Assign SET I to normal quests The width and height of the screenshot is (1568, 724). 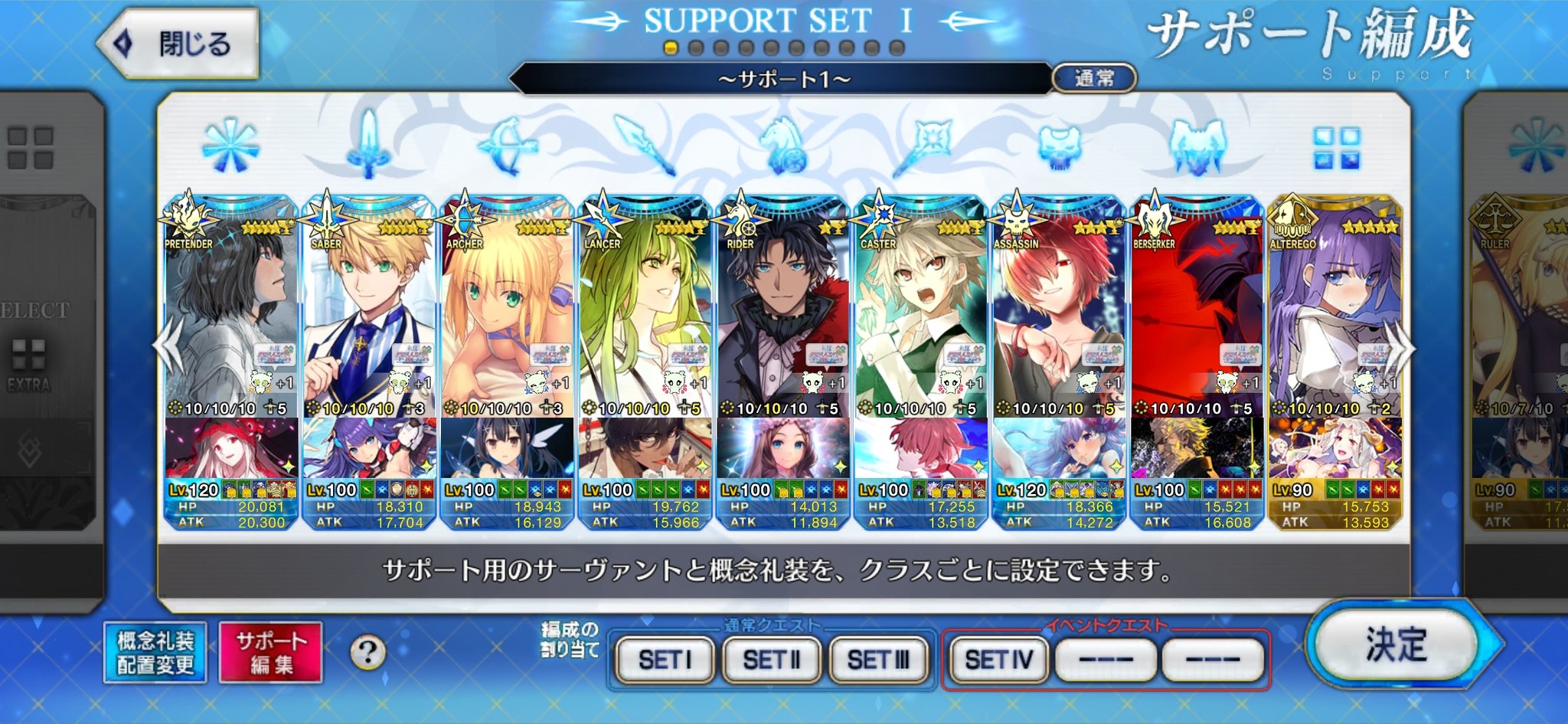(x=665, y=659)
